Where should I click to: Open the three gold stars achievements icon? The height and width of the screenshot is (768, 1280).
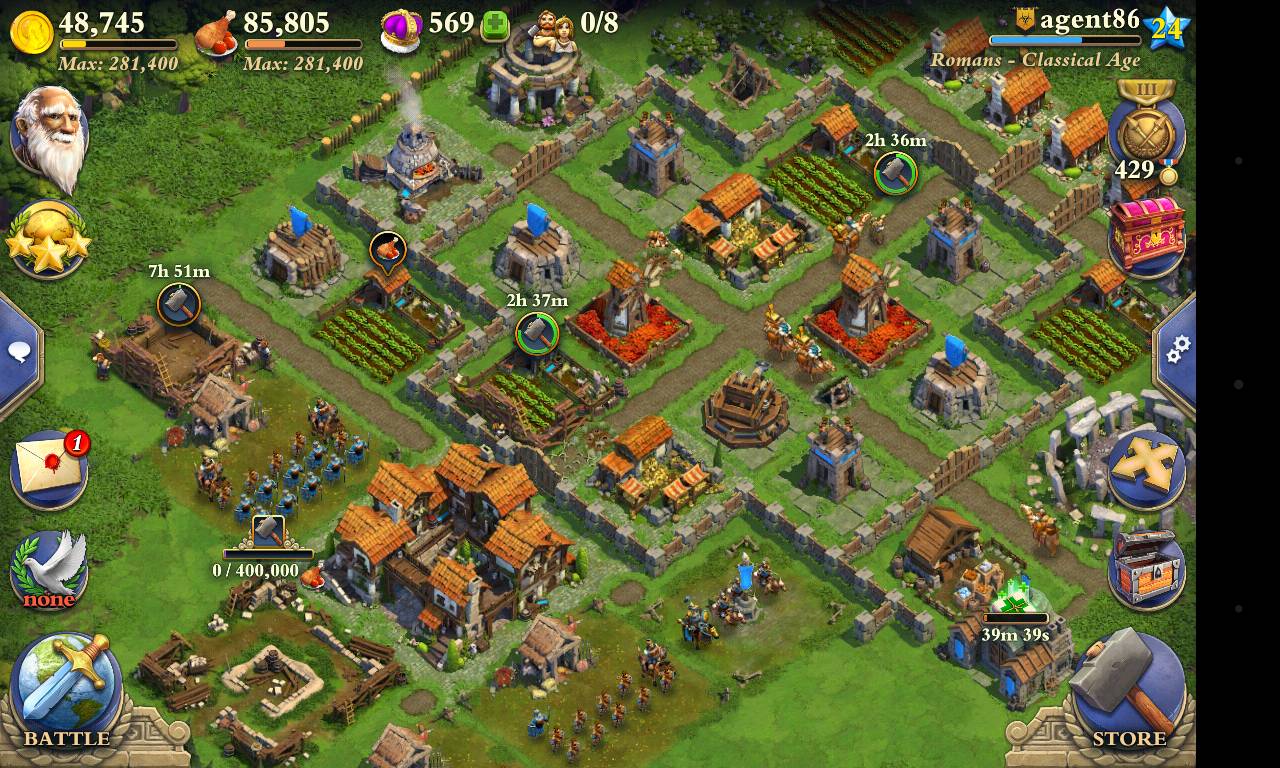pyautogui.click(x=48, y=240)
